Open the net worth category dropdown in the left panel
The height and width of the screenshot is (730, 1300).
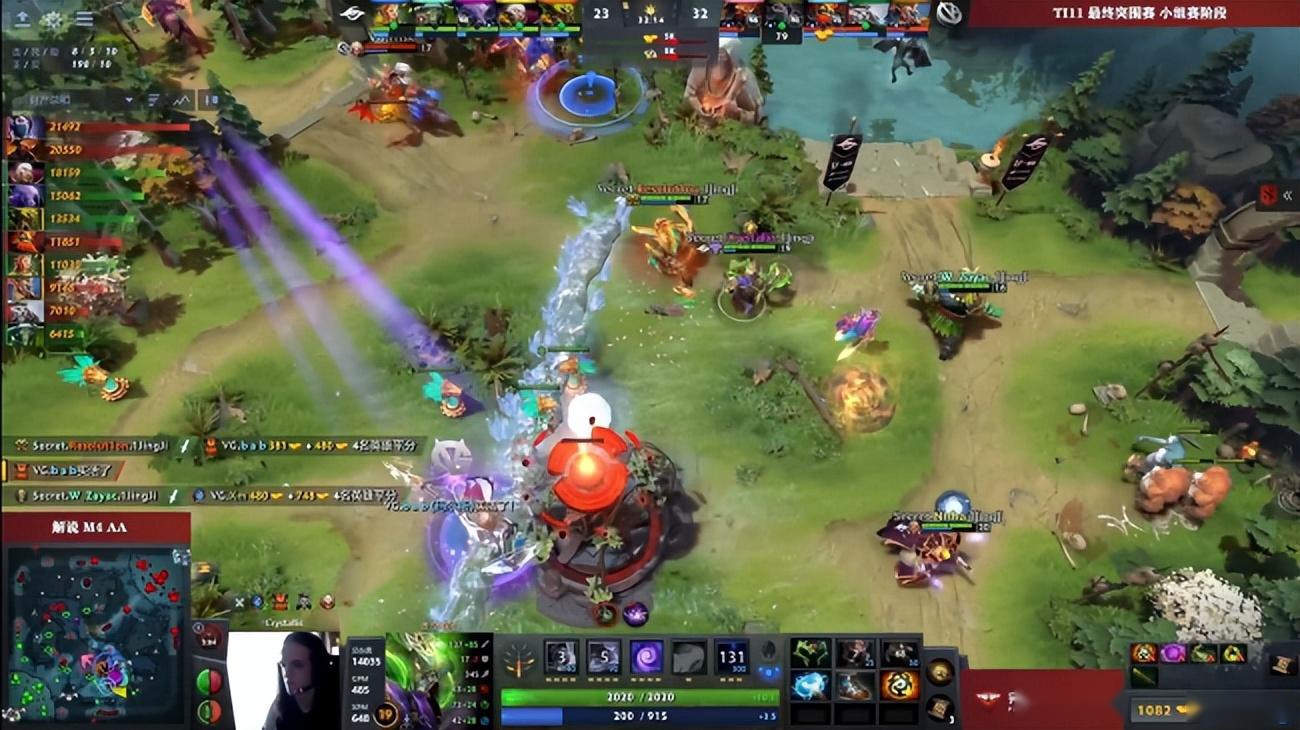128,100
